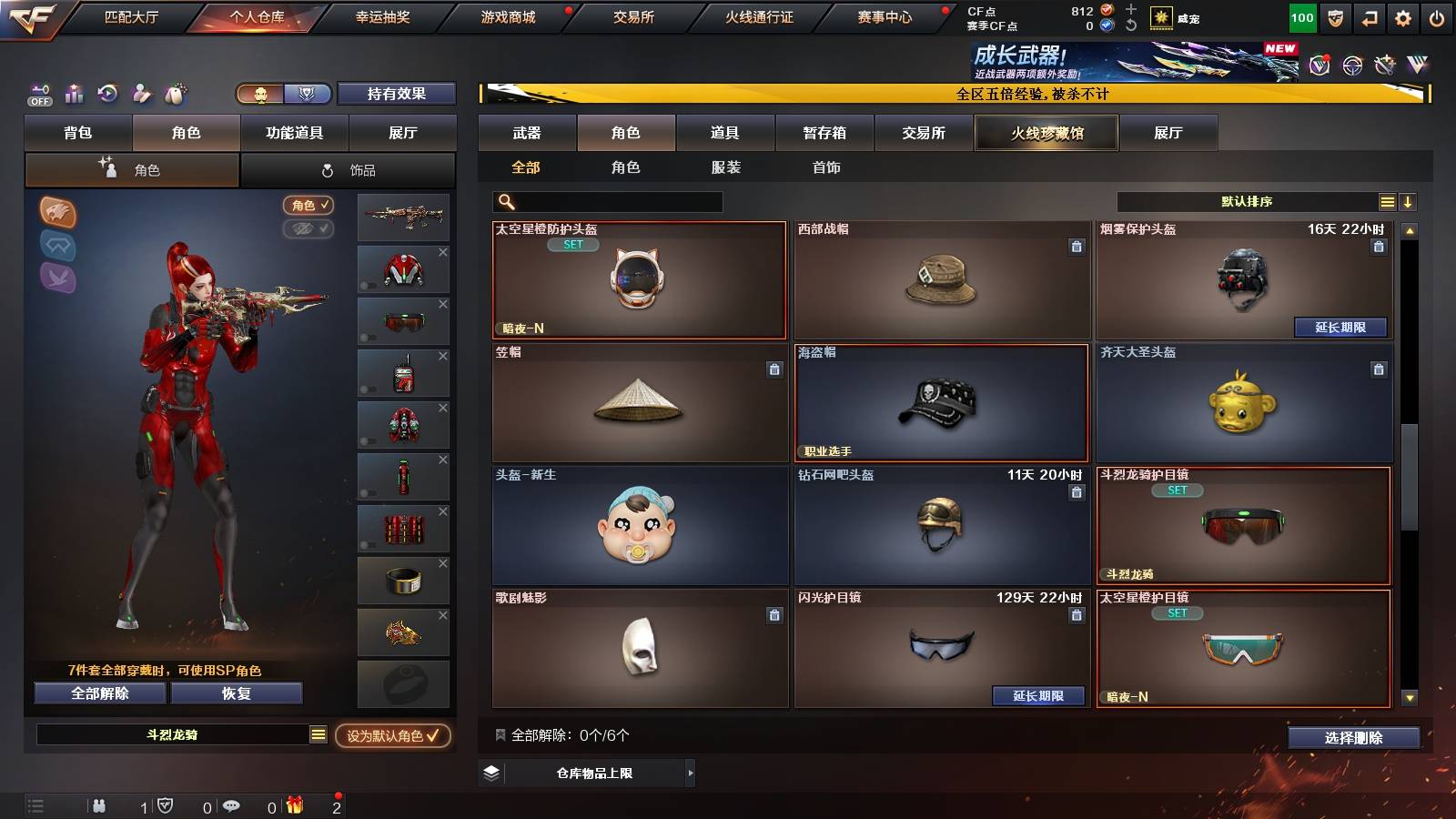
Task: Open game settings via the gear icon
Action: pos(1404,15)
